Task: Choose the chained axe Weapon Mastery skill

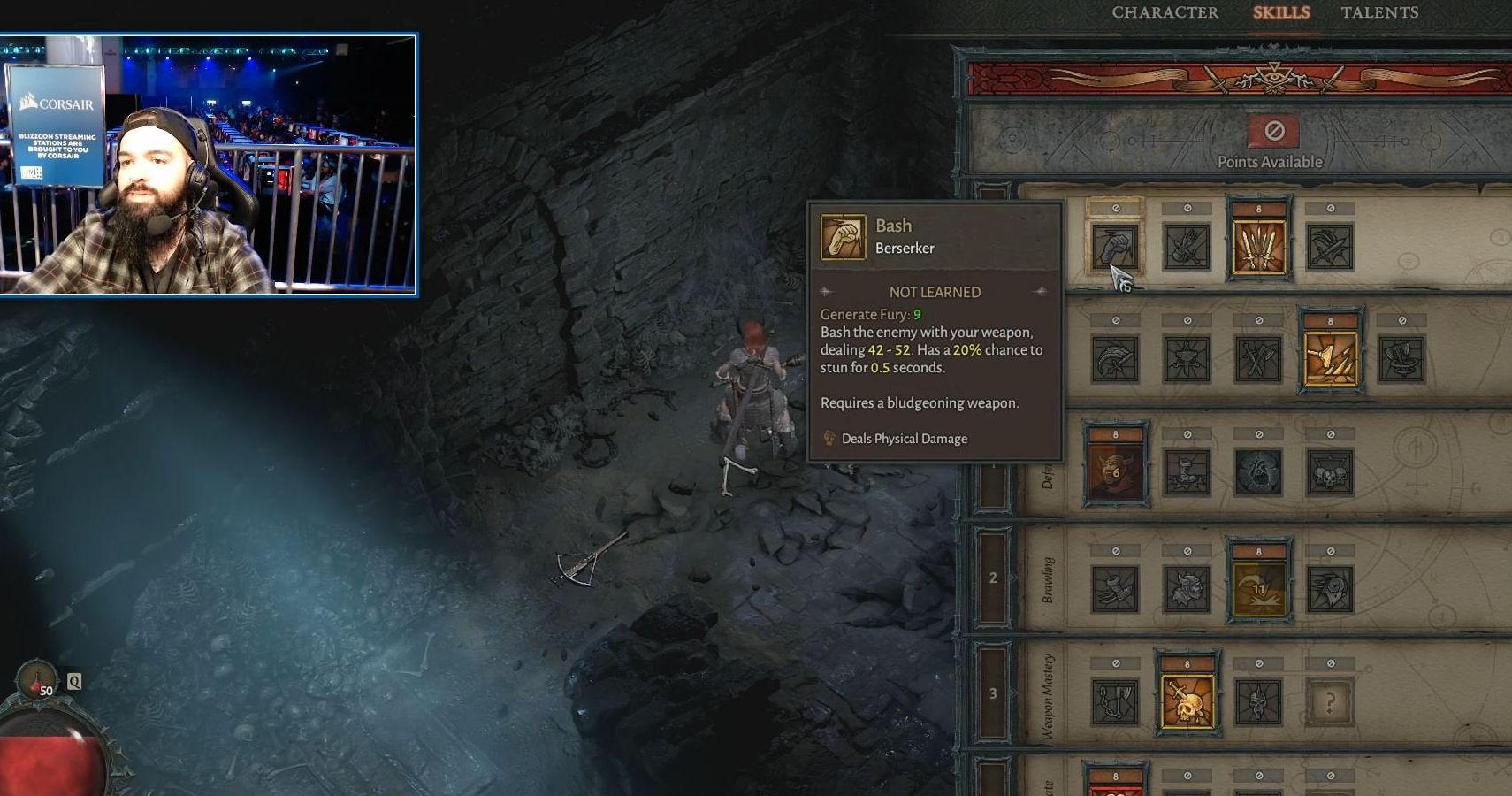Action: pos(1115,702)
